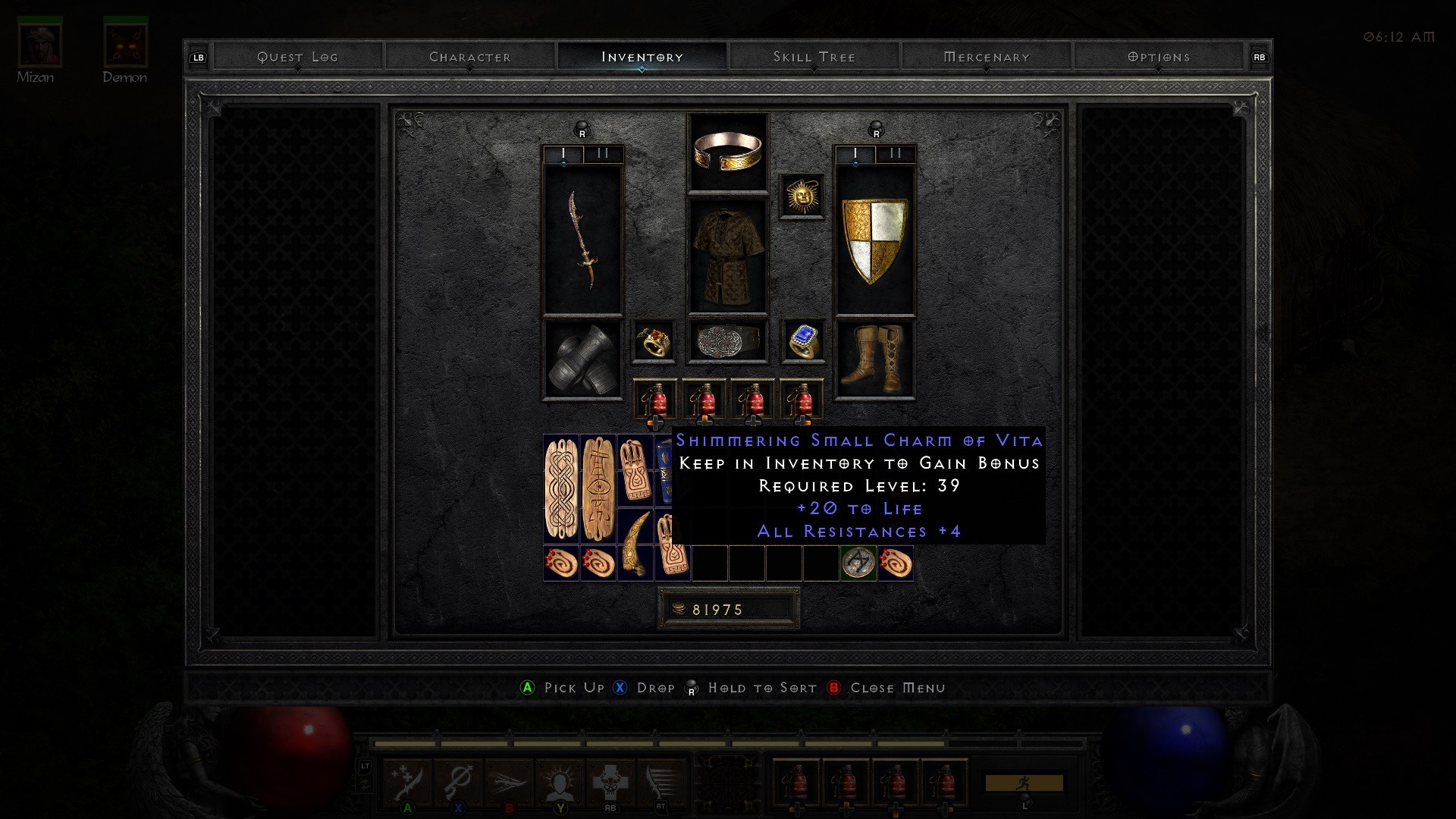The height and width of the screenshot is (819, 1456).
Task: Select the Inventory tab
Action: pos(642,57)
